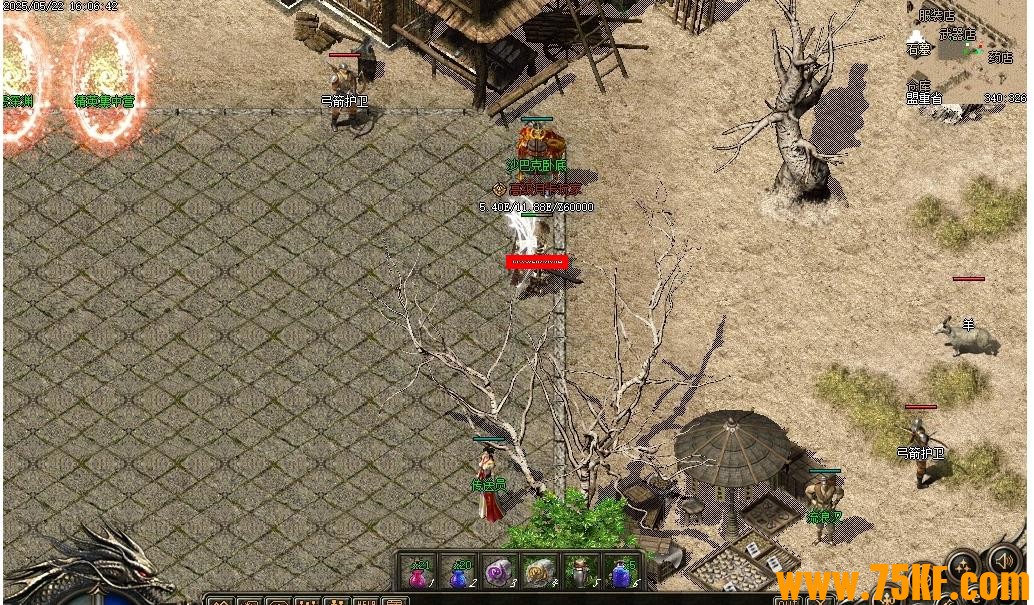Use the silver urn item in slot 5
The width and height of the screenshot is (1034, 605).
[x=581, y=574]
